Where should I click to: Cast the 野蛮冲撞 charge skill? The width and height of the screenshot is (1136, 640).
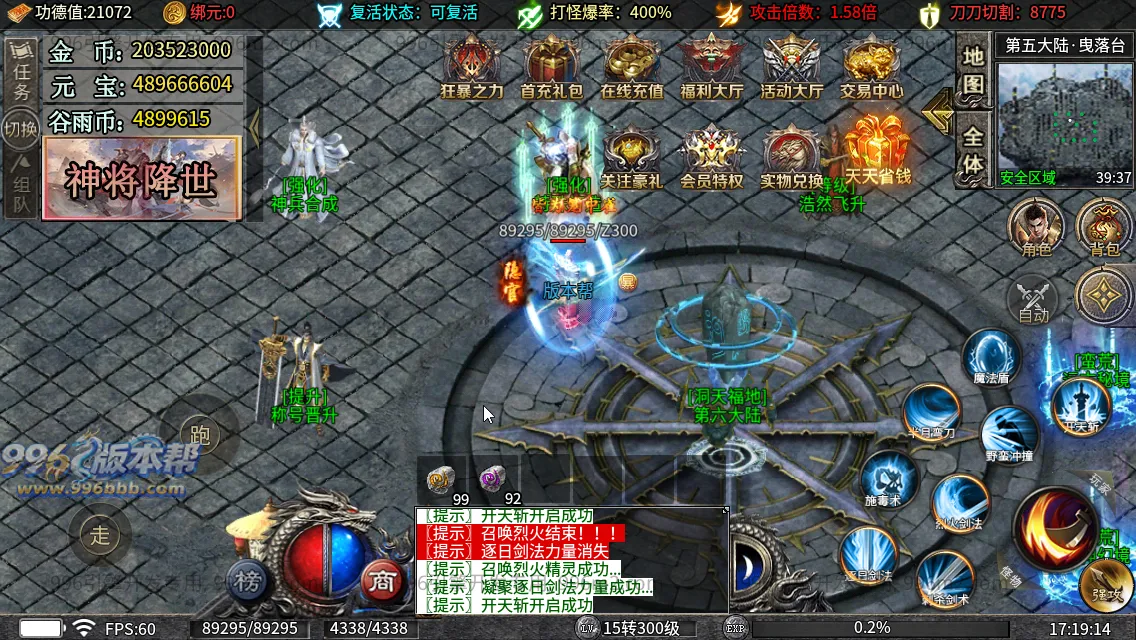tap(1008, 434)
